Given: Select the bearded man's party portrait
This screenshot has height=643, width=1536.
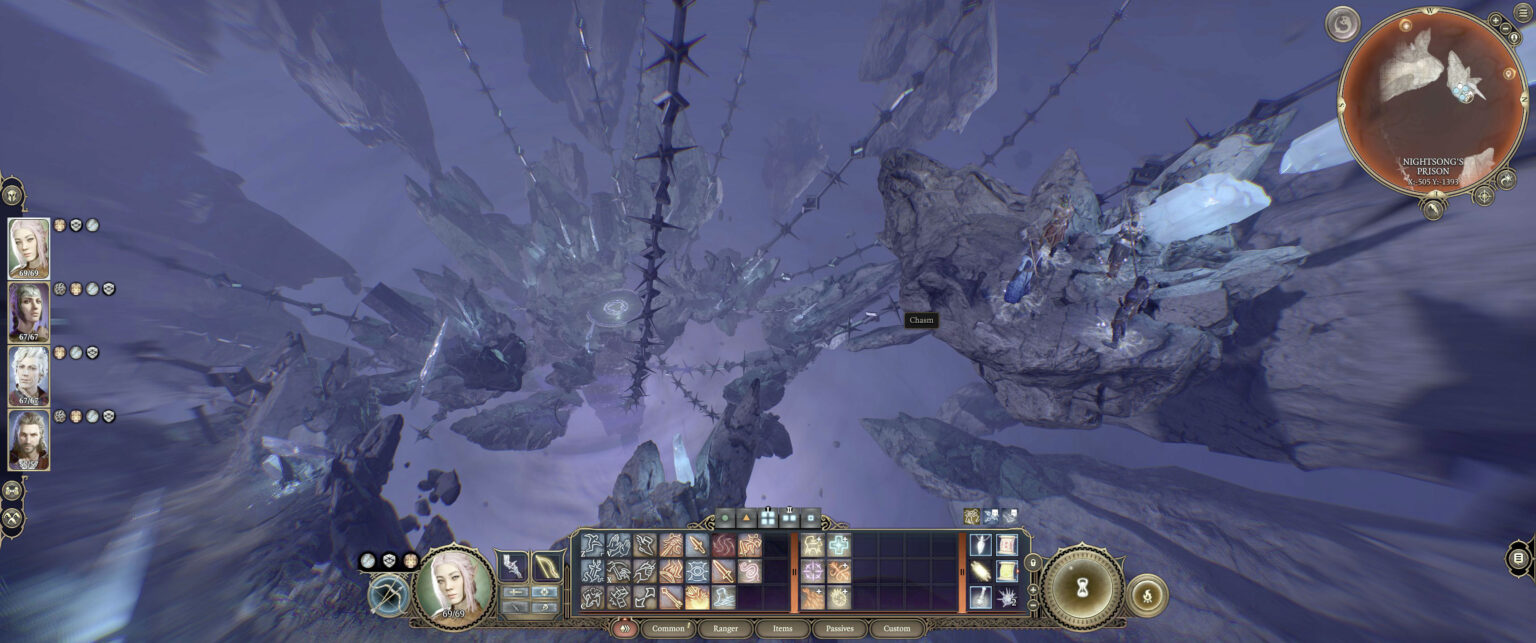Looking at the screenshot, I should tap(29, 440).
